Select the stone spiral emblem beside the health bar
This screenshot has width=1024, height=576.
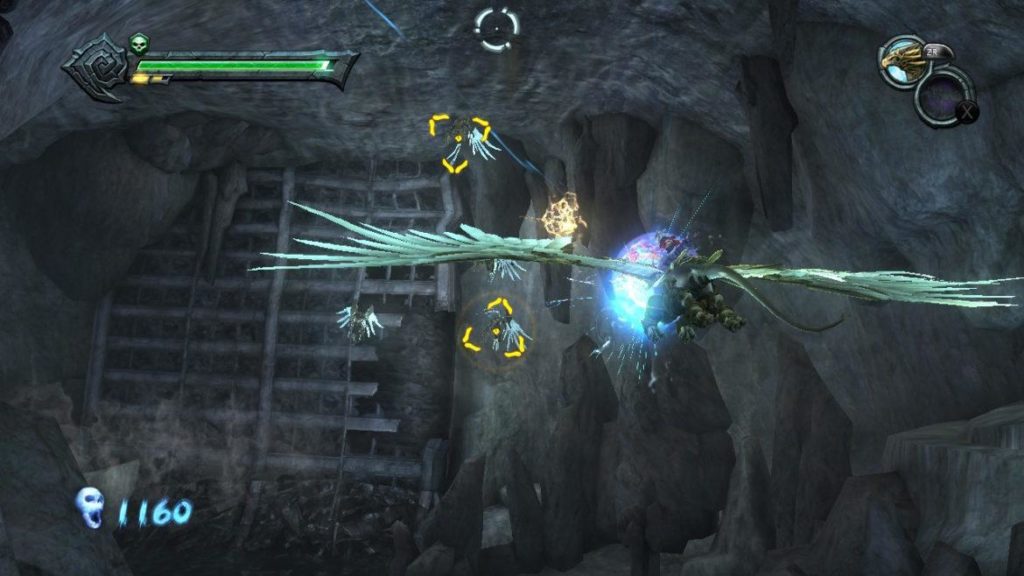pos(94,68)
